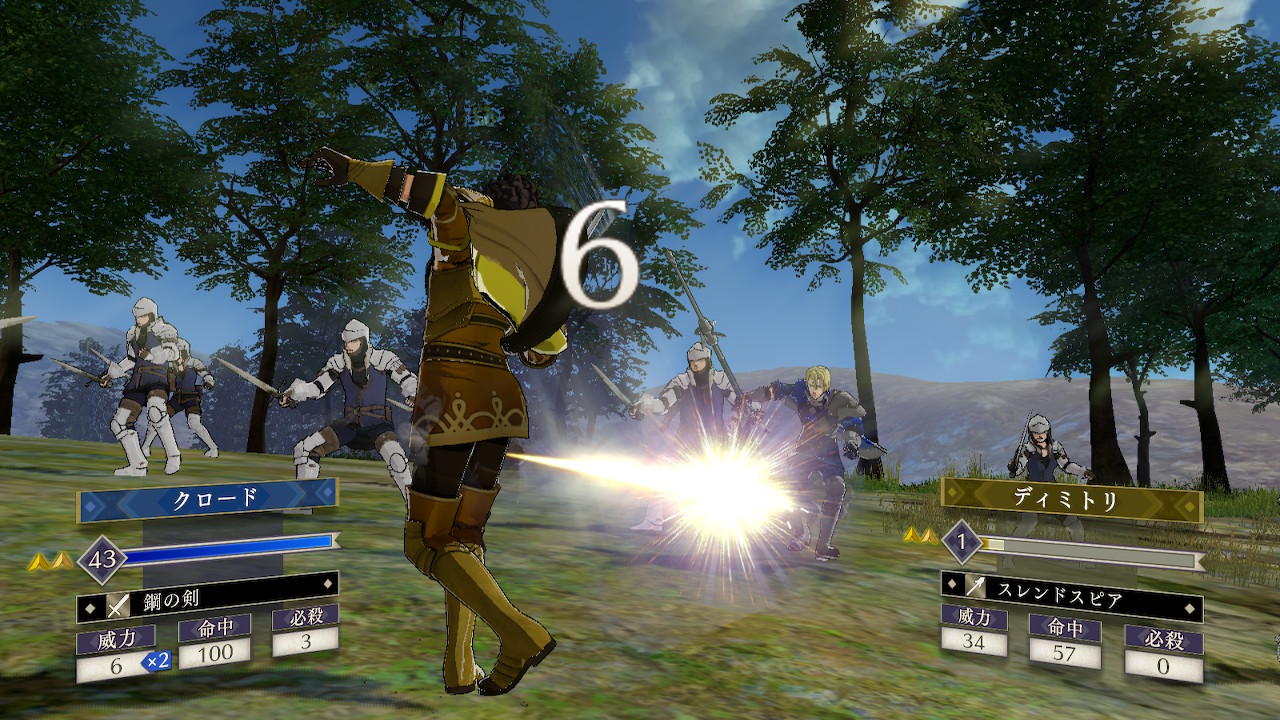Select the クロード name banner
This screenshot has height=720, width=1280.
(x=208, y=499)
